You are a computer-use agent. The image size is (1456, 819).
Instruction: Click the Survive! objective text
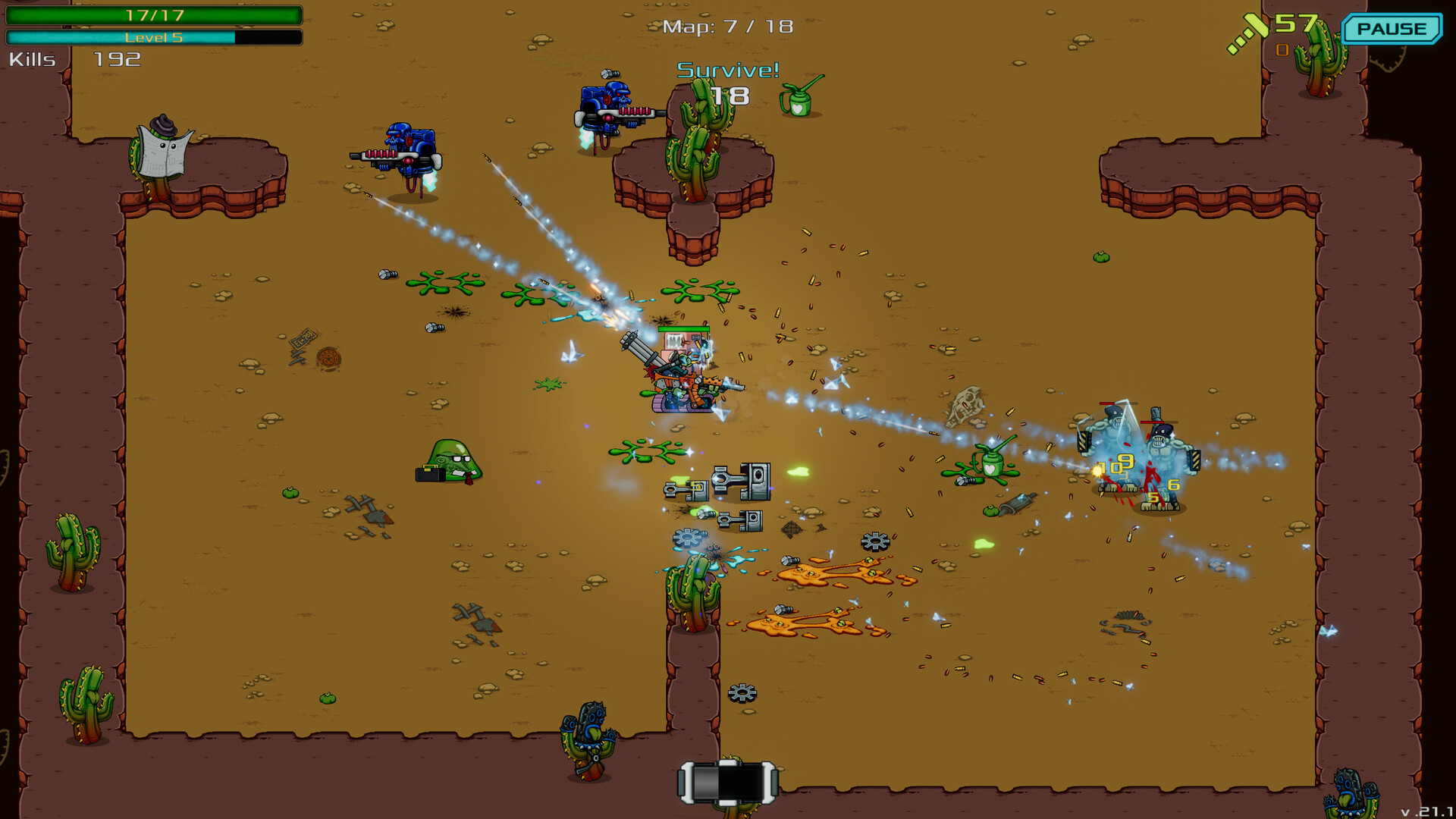[729, 72]
